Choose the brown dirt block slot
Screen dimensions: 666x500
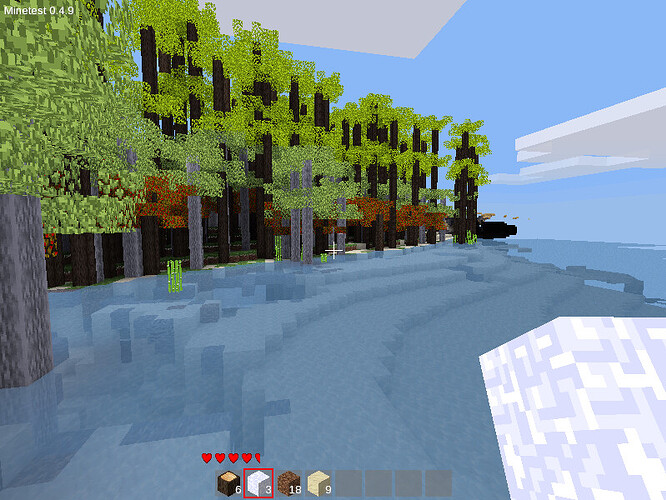pyautogui.click(x=288, y=483)
